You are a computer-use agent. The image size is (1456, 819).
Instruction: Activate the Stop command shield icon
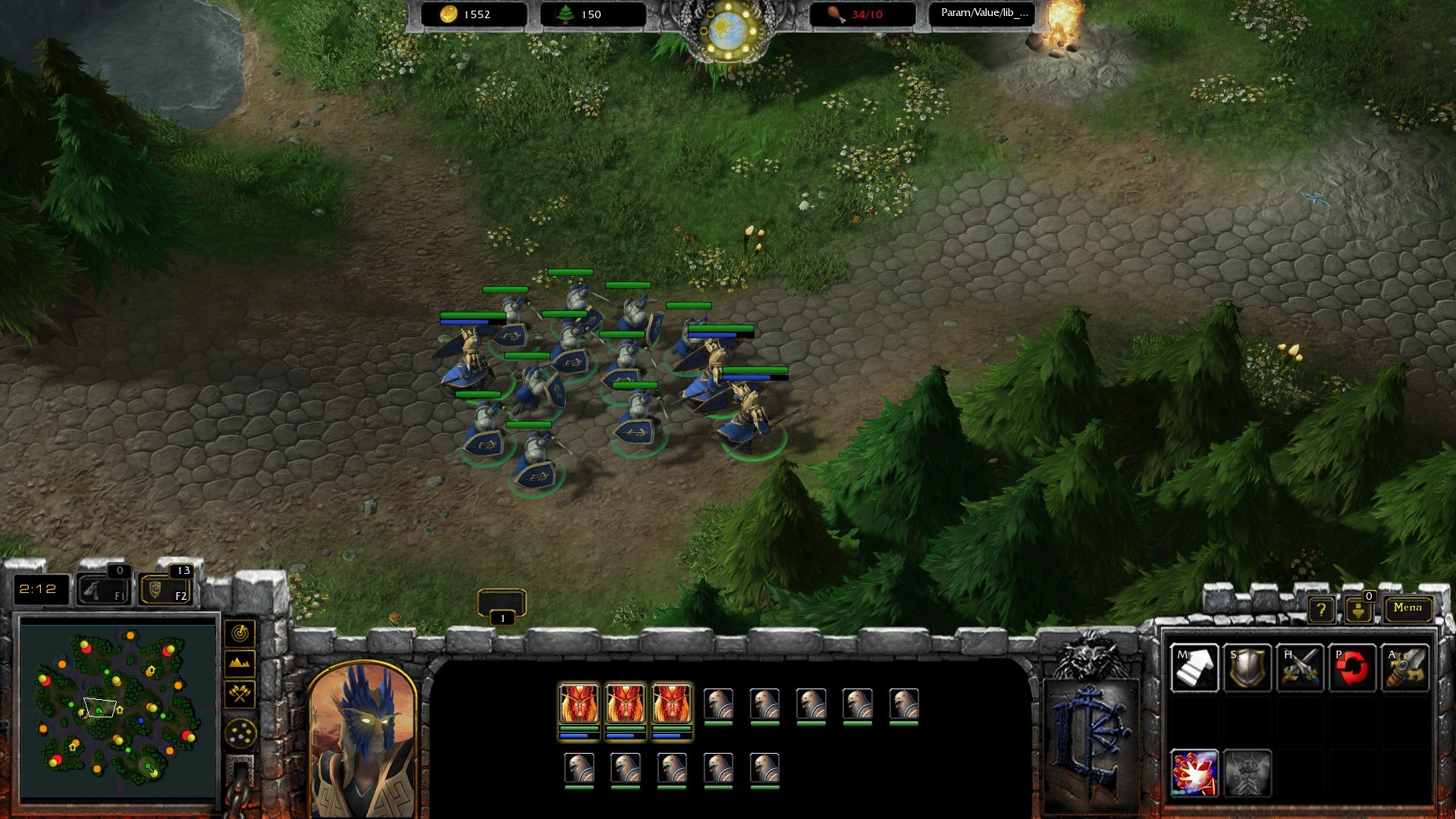coord(1247,668)
